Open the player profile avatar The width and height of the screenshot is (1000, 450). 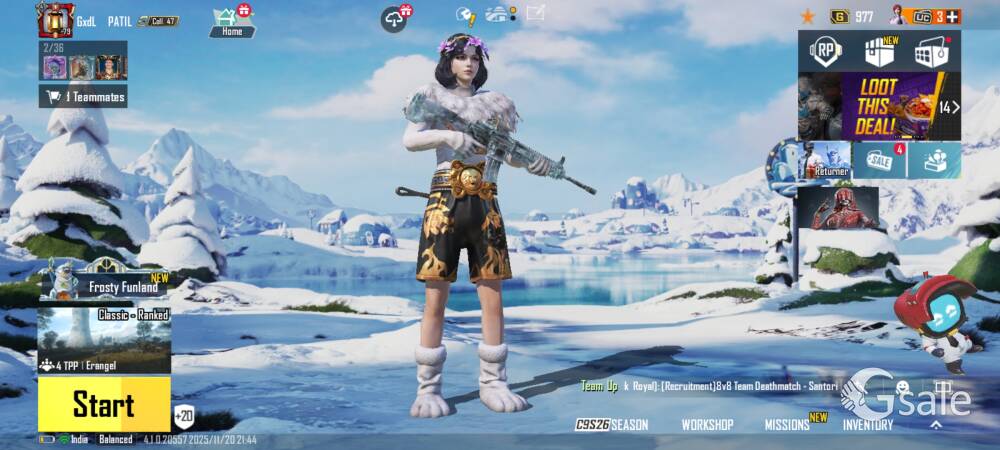55,19
